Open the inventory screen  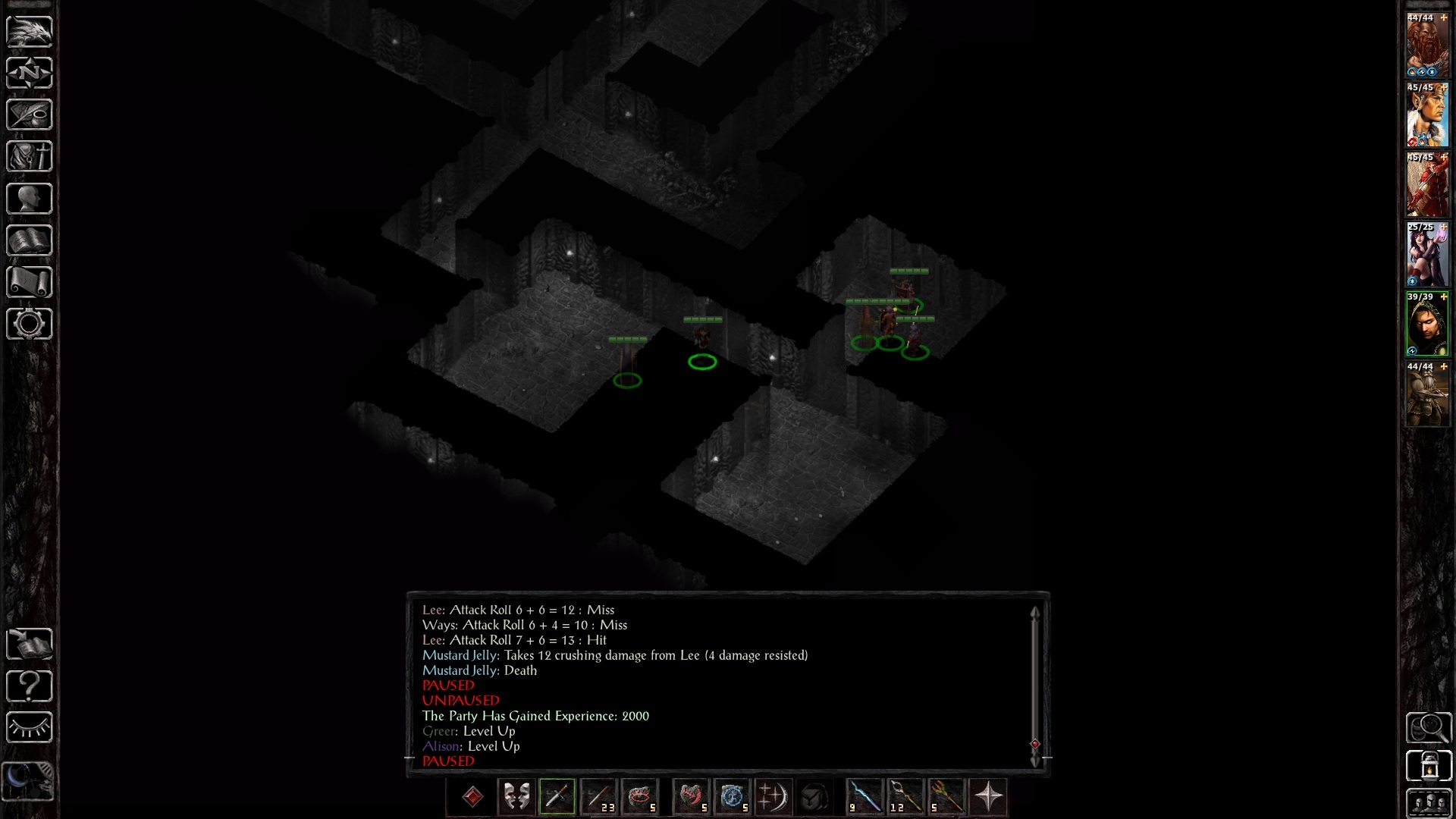pyautogui.click(x=30, y=156)
